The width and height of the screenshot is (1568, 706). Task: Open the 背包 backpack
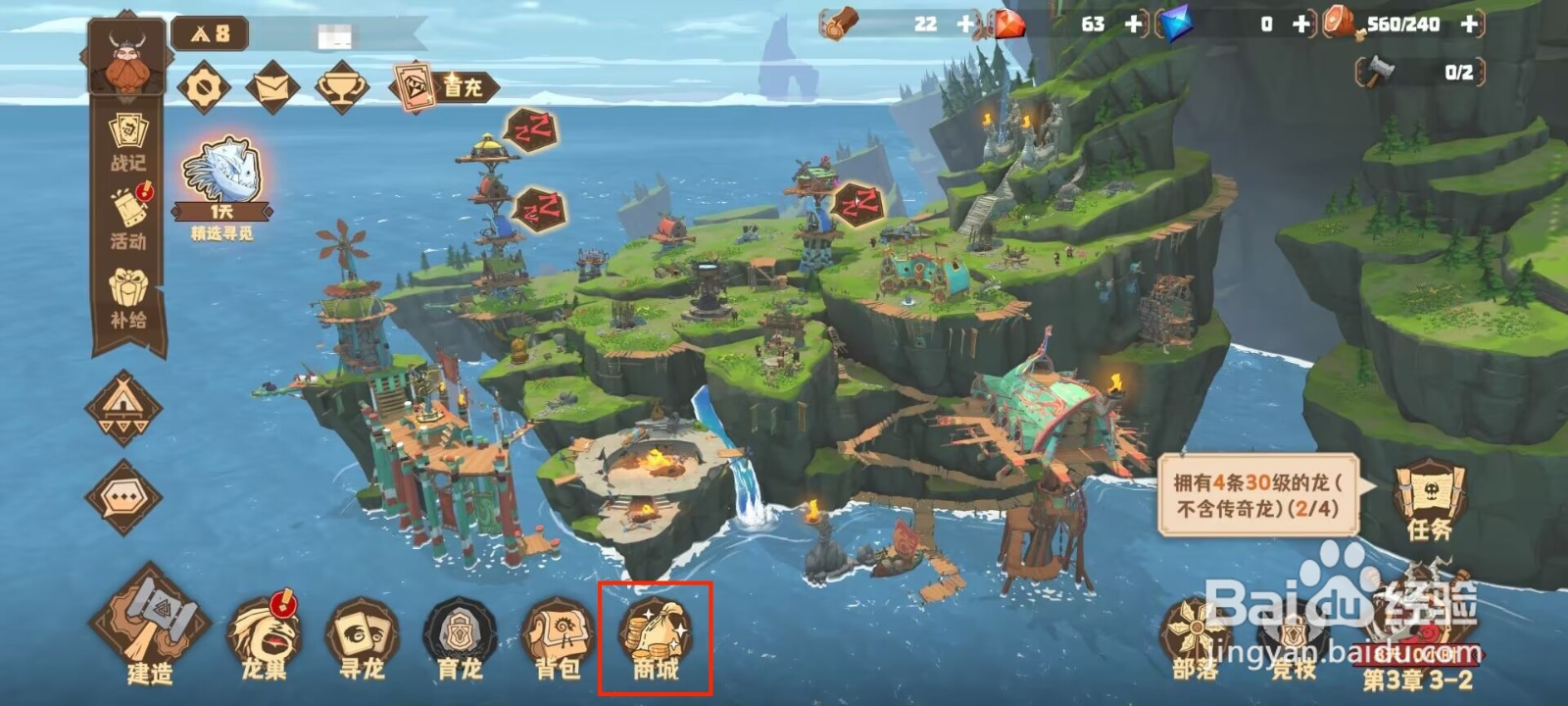[558, 637]
